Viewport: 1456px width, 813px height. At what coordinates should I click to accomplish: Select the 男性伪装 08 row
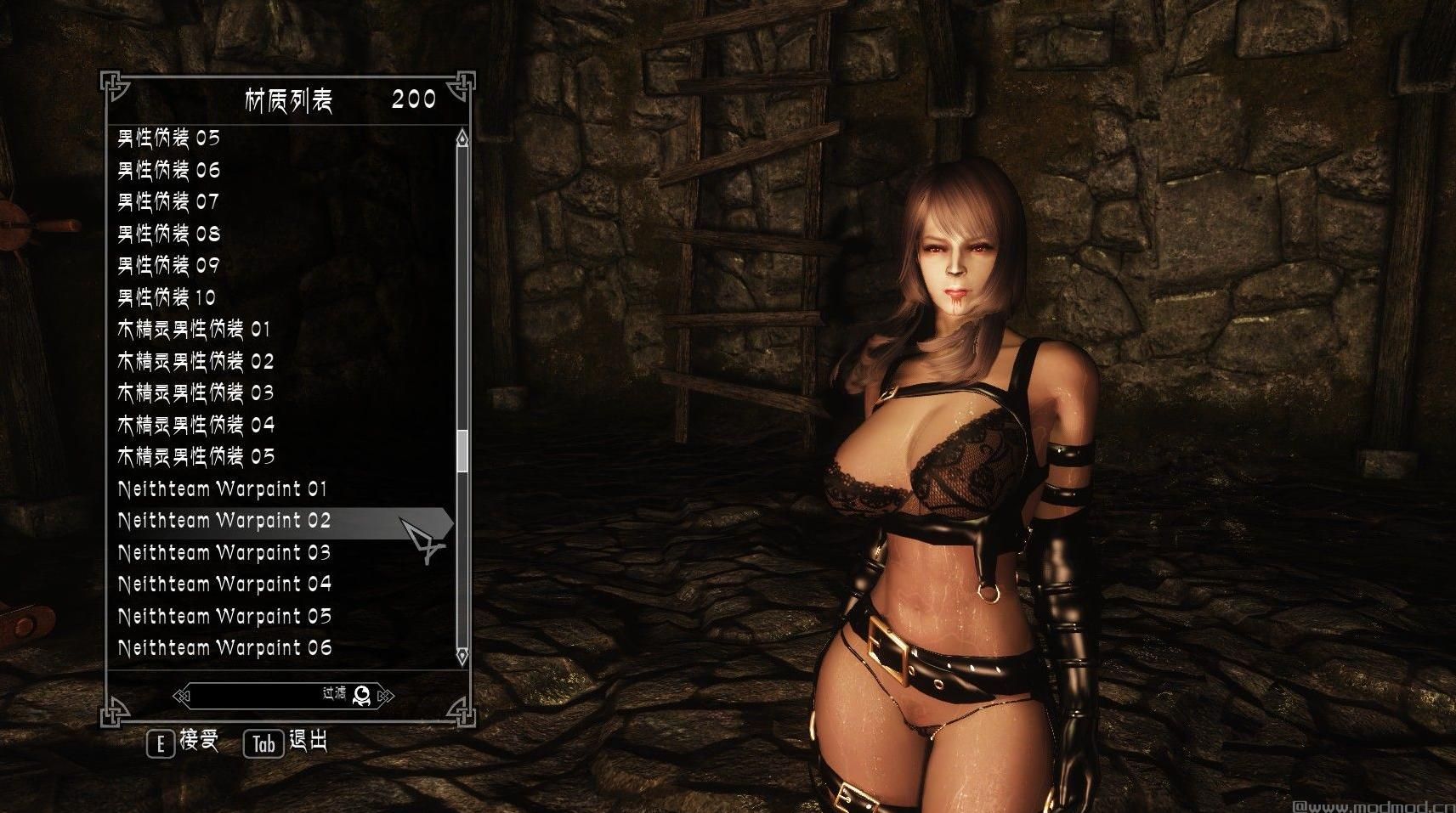coord(169,234)
